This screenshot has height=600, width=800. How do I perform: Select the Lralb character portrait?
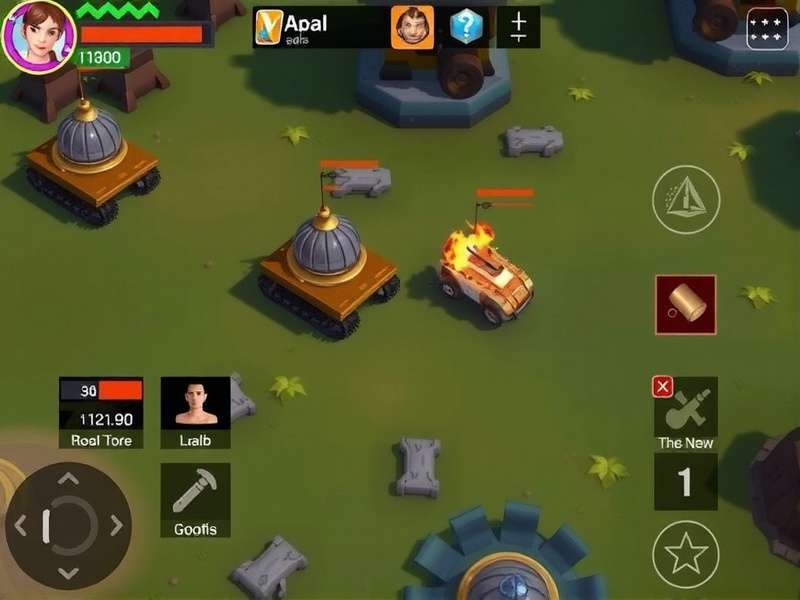tap(195, 411)
